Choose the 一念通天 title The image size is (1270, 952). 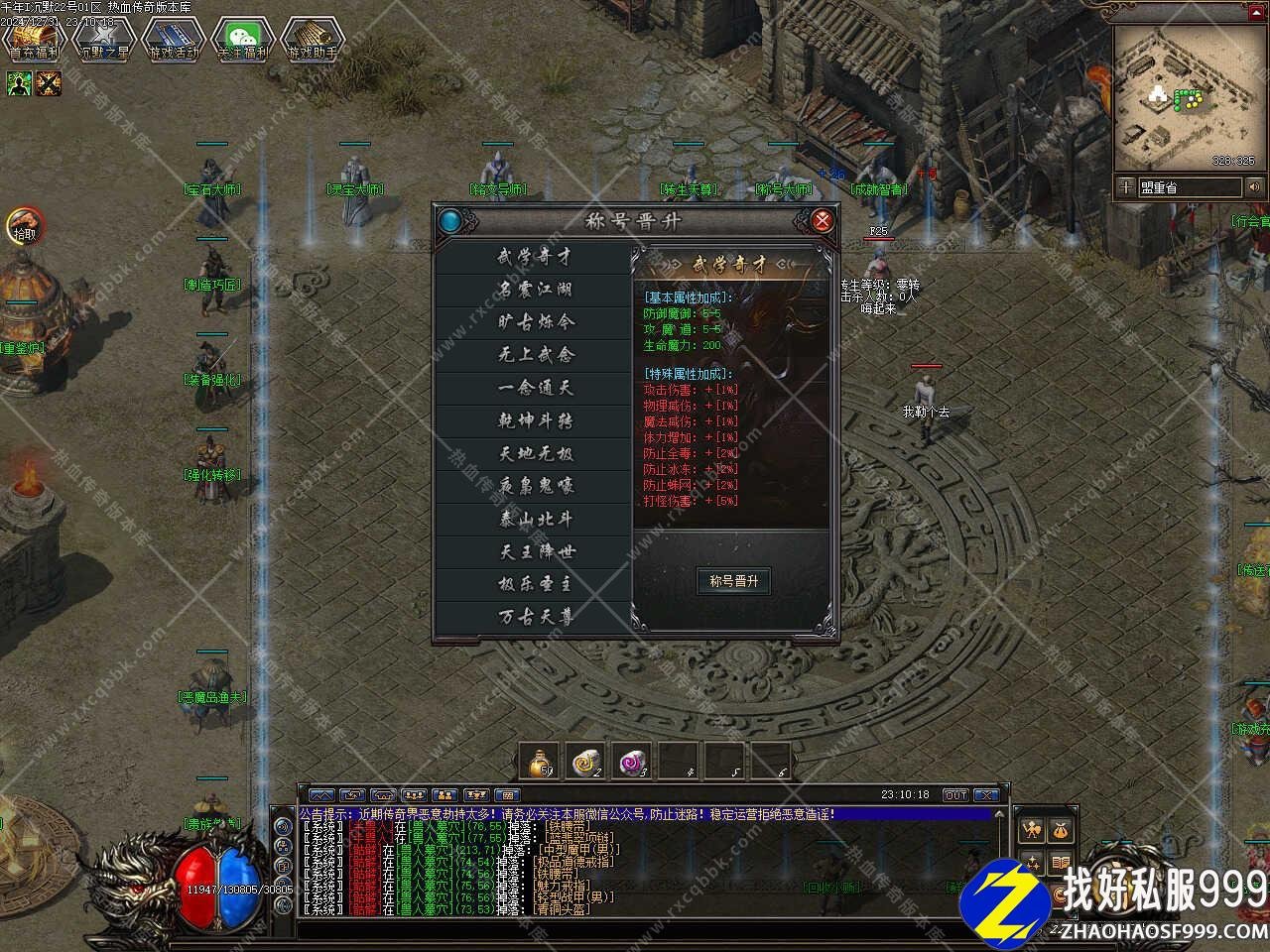[x=535, y=388]
